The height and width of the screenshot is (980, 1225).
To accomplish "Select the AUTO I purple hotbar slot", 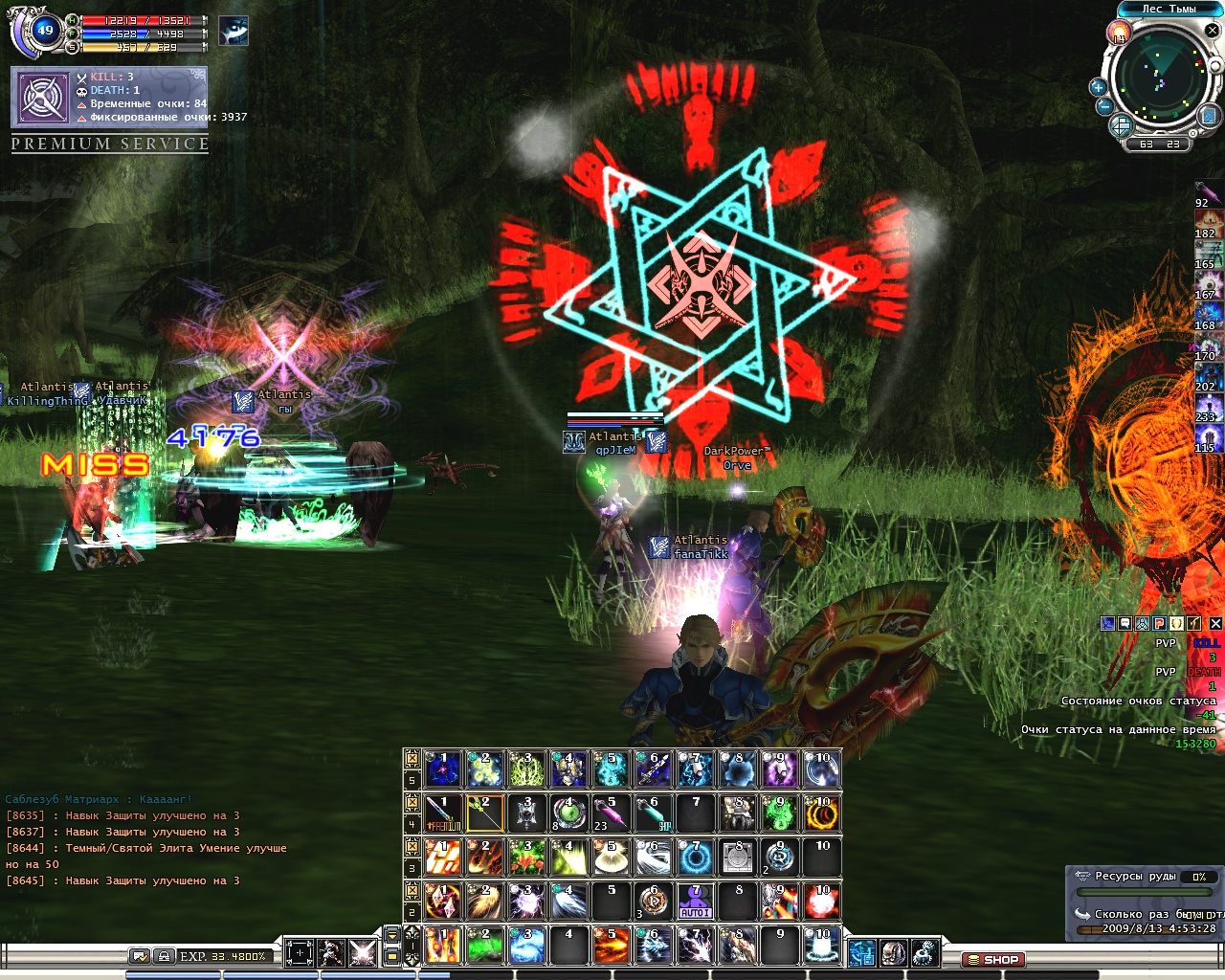I will coord(695,902).
